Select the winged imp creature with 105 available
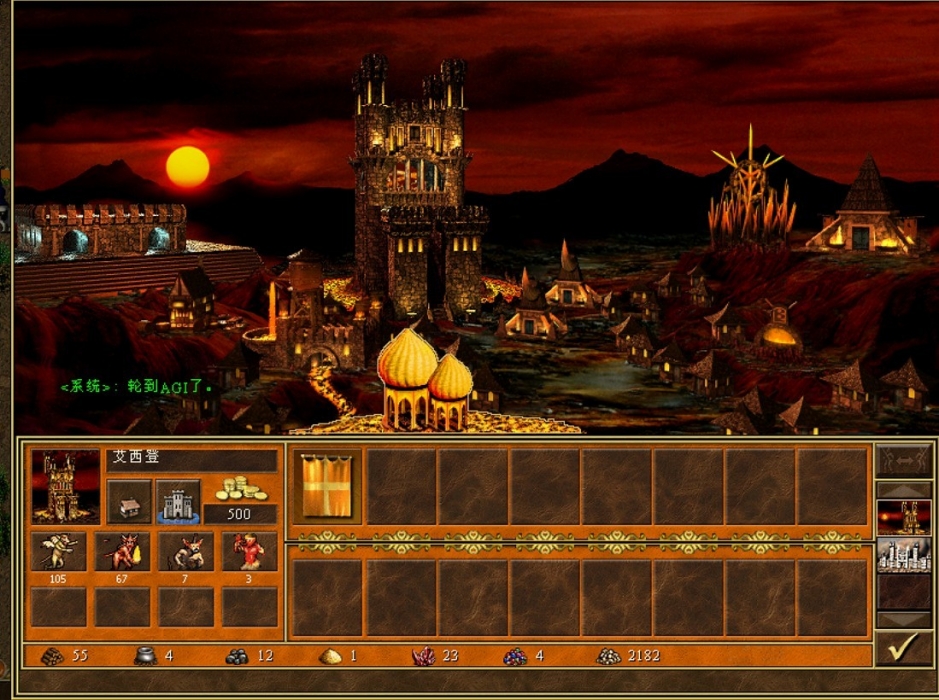This screenshot has height=700, width=939. (58, 552)
